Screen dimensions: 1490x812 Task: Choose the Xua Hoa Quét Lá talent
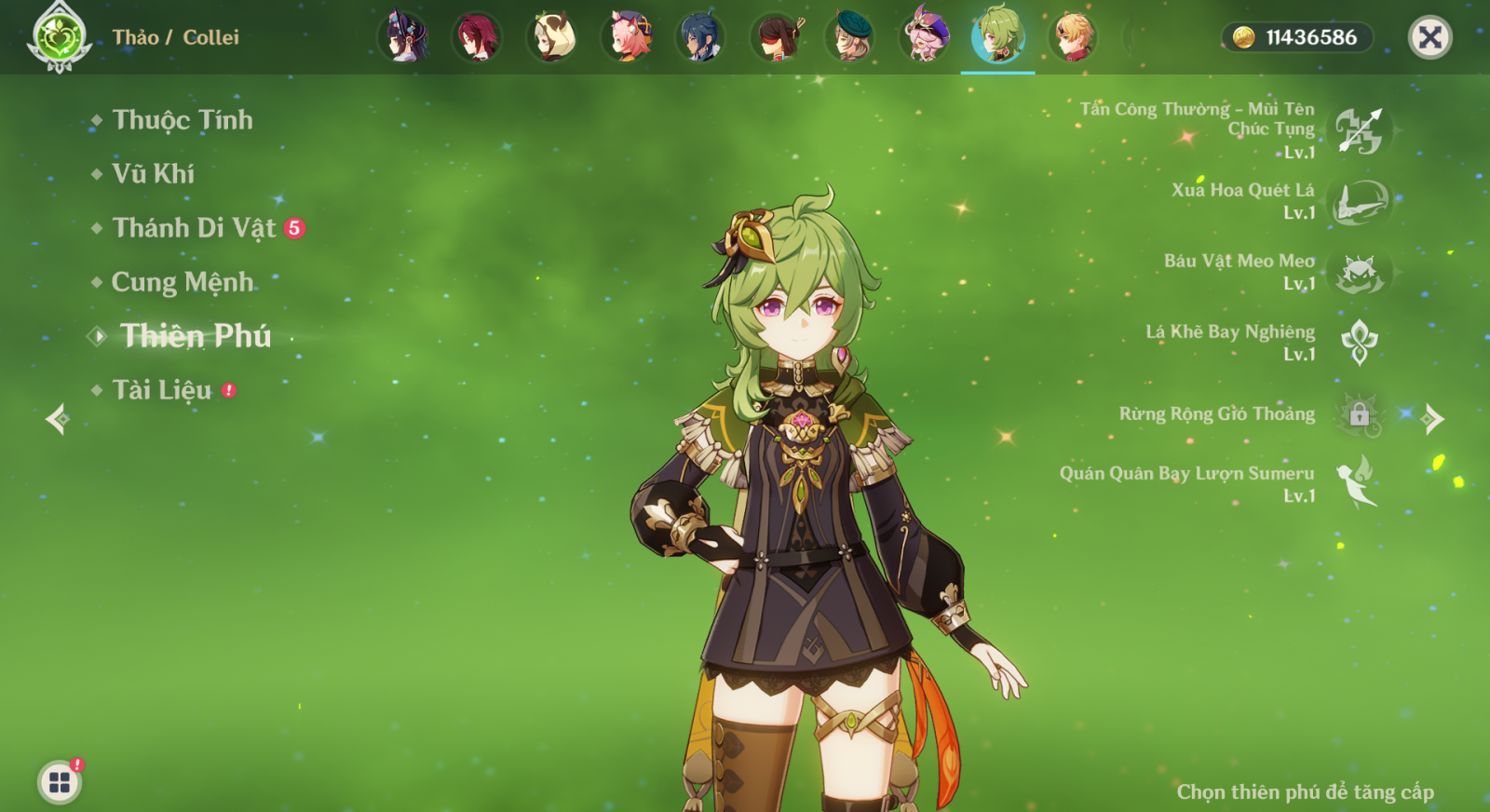coord(1359,201)
